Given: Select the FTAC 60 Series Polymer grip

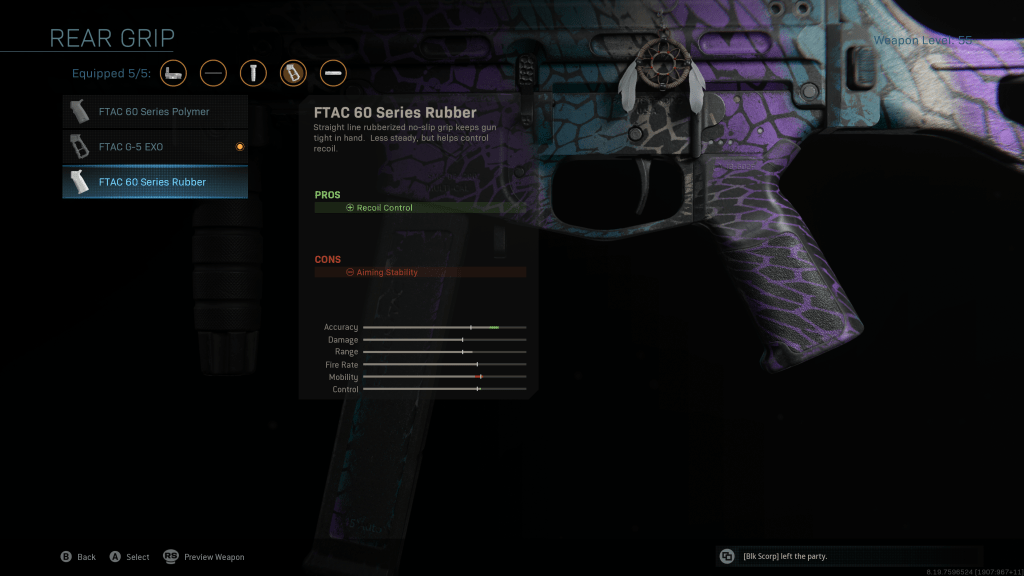Looking at the screenshot, I should coord(155,112).
